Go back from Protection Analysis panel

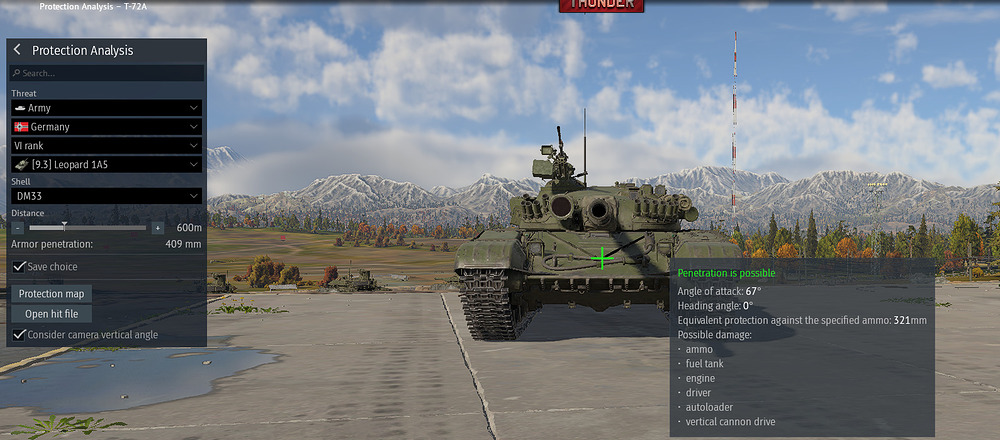tap(17, 50)
